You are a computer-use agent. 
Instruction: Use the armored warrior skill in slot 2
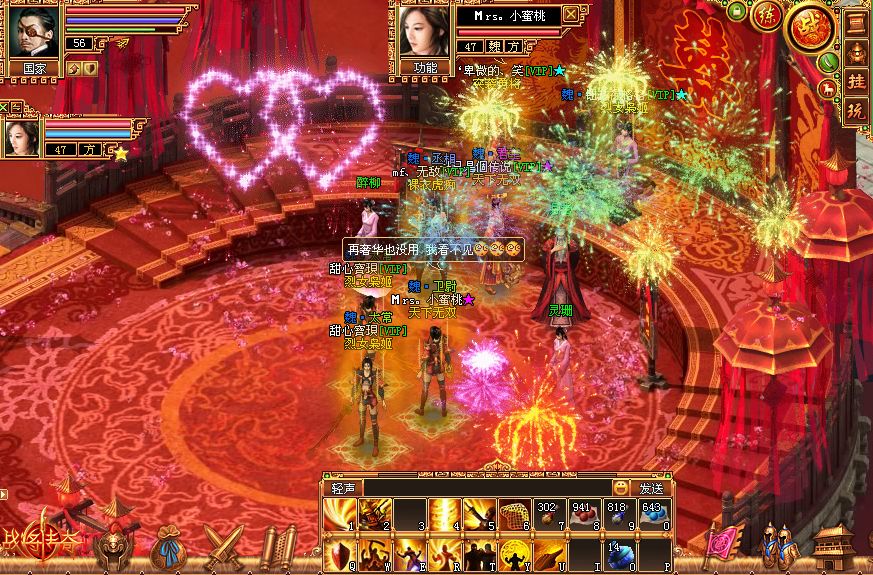(x=374, y=514)
